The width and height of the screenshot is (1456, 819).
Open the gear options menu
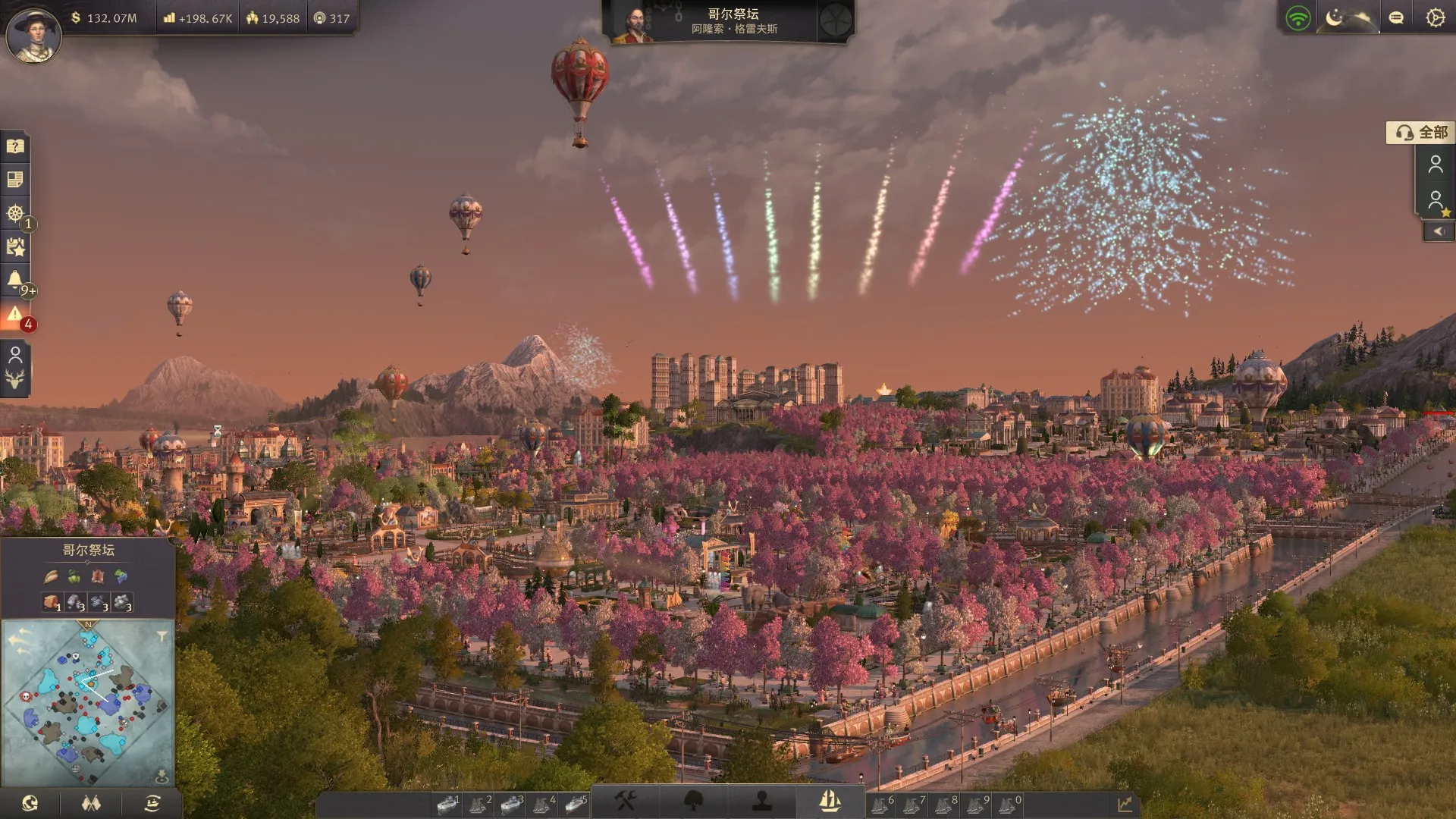1435,18
